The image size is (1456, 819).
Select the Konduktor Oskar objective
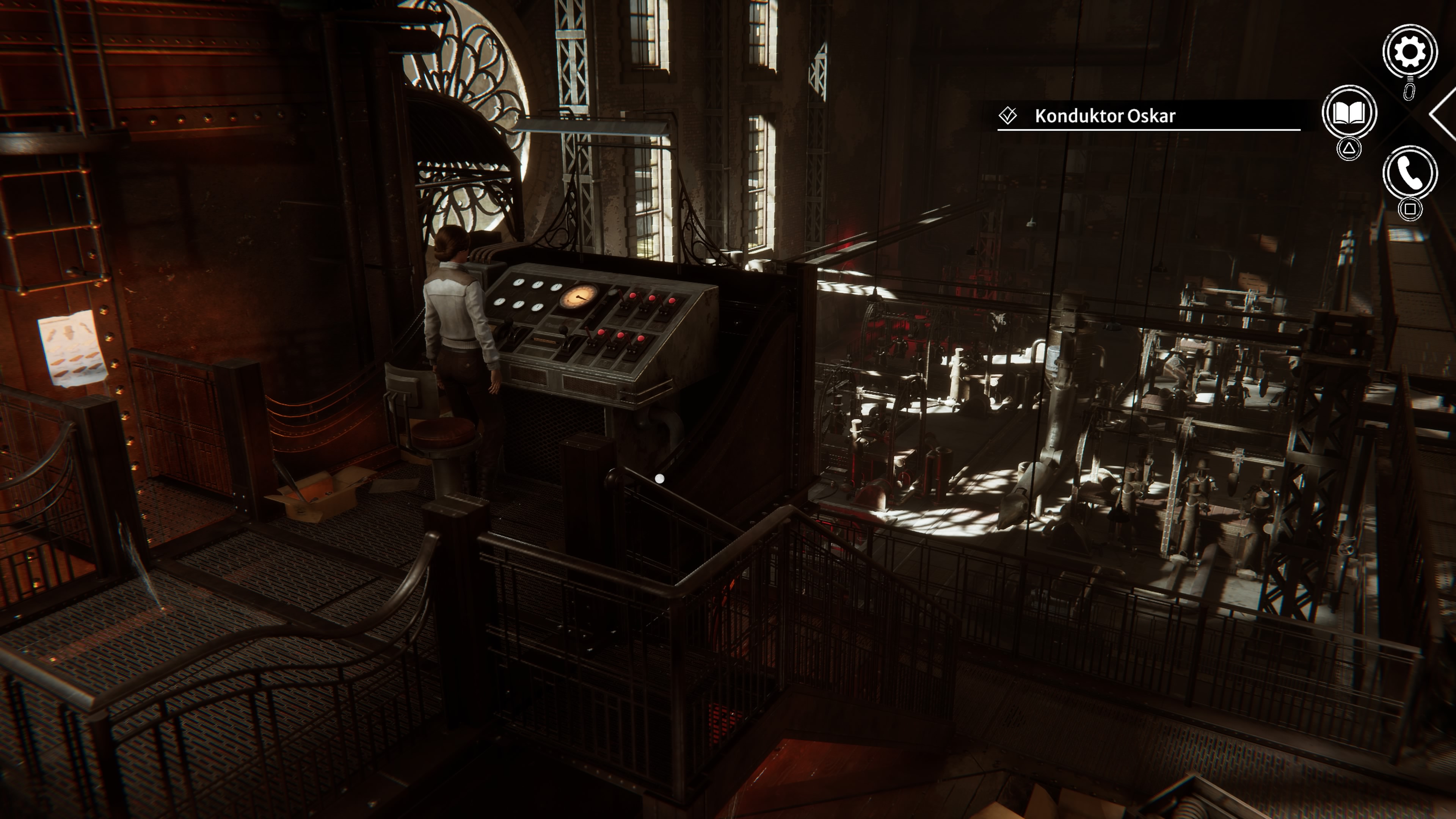pos(1105,116)
